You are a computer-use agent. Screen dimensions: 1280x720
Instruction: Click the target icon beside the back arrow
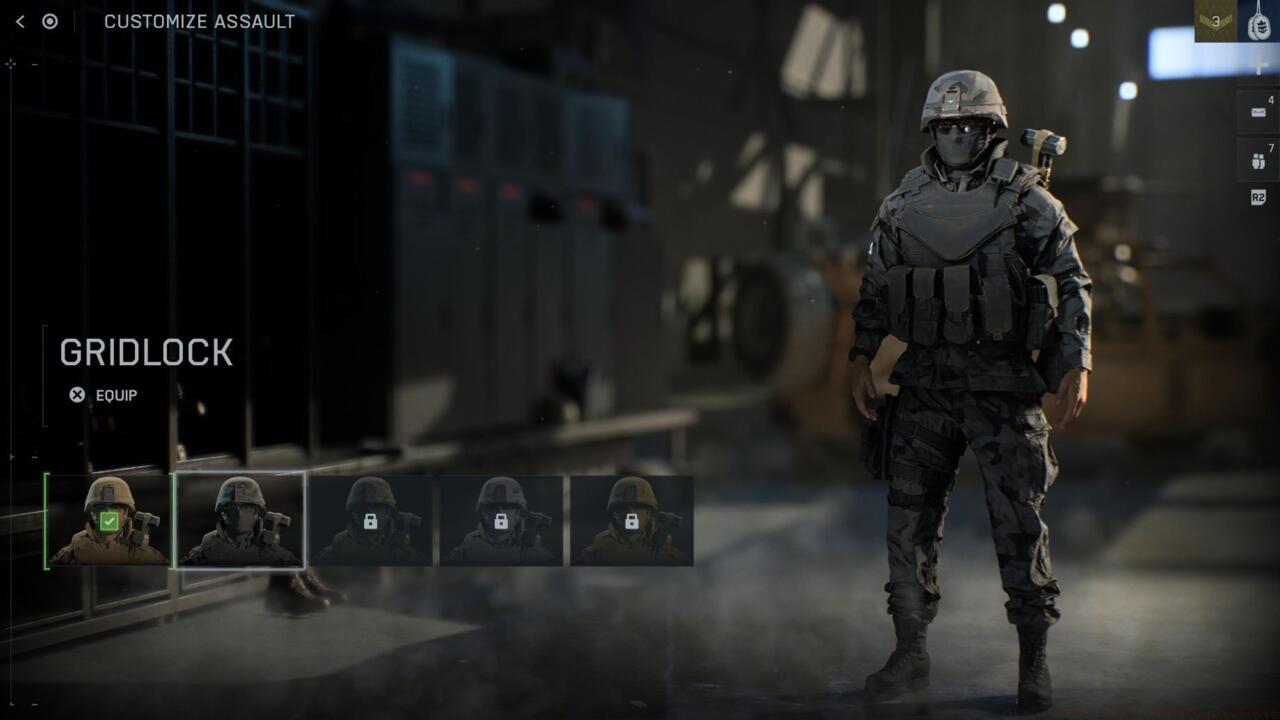(x=48, y=21)
